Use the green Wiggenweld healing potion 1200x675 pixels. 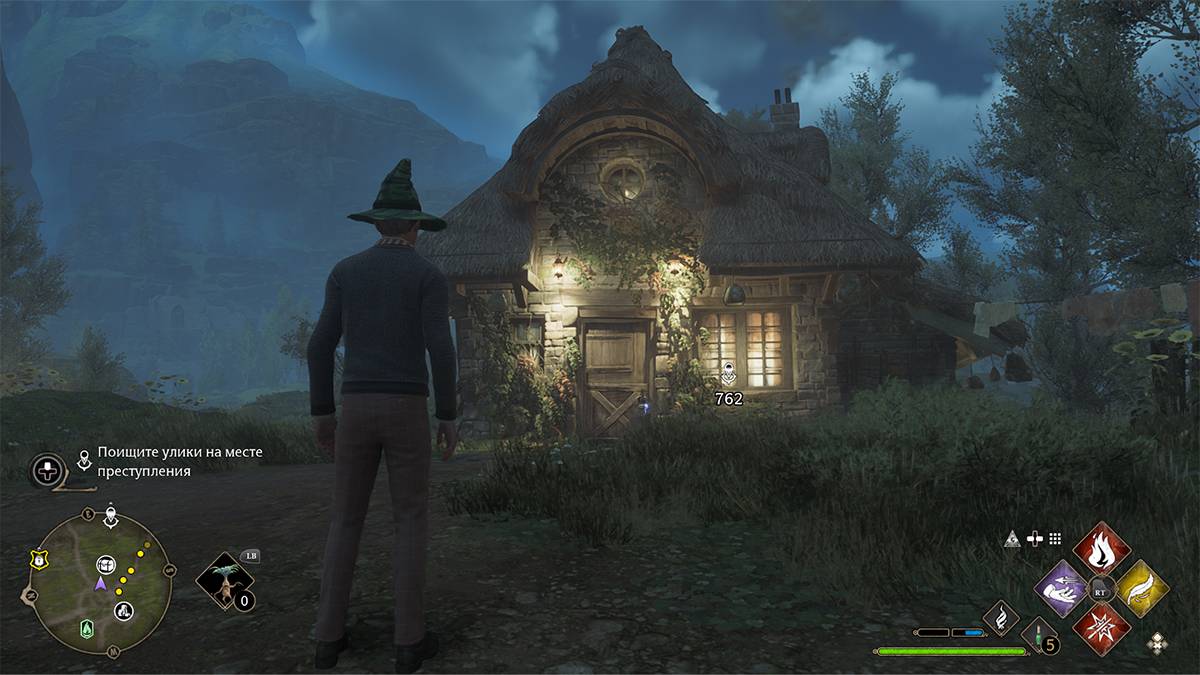[x=1037, y=636]
